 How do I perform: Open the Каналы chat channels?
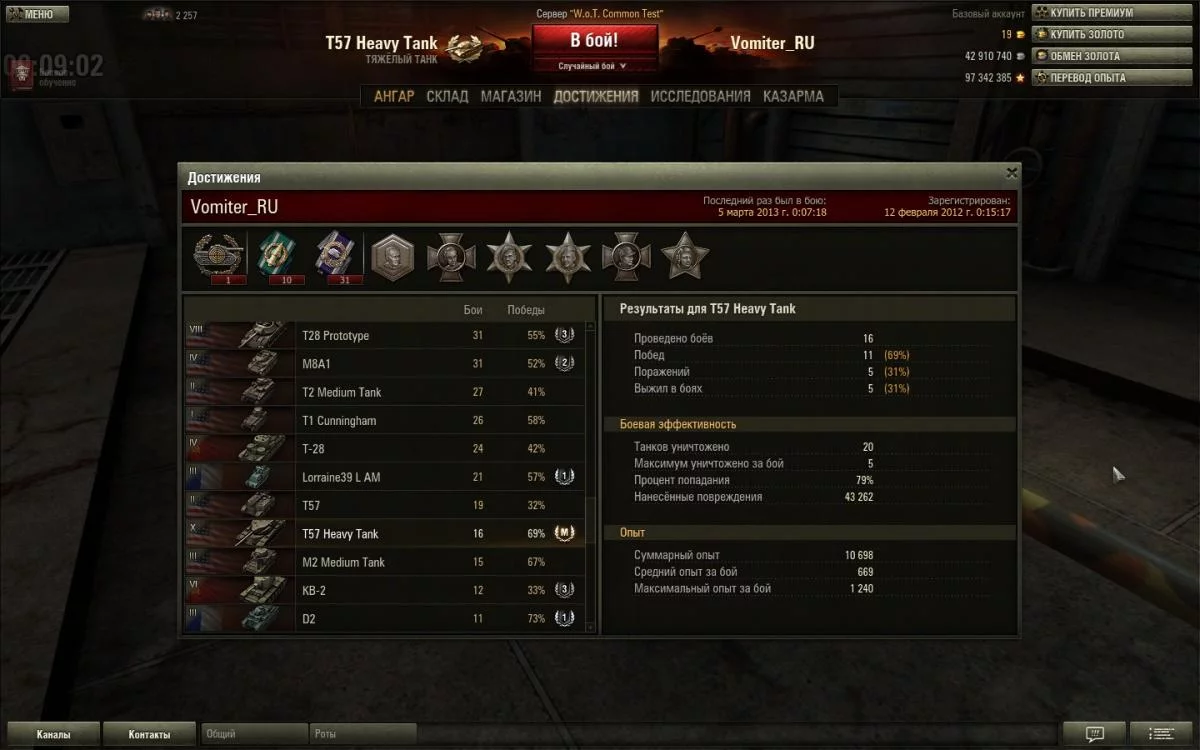pyautogui.click(x=53, y=735)
